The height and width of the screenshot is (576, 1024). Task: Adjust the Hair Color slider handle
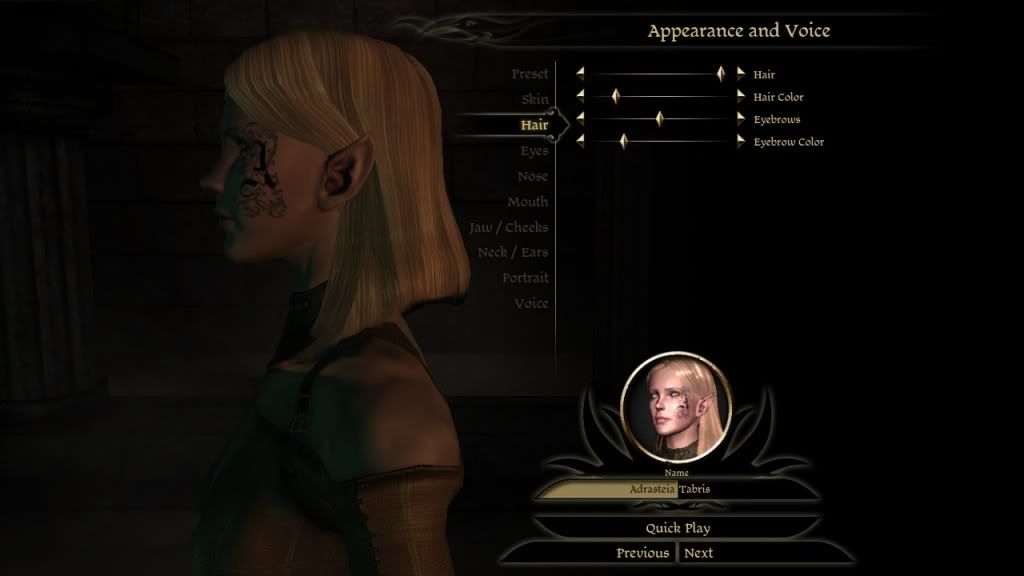point(616,97)
